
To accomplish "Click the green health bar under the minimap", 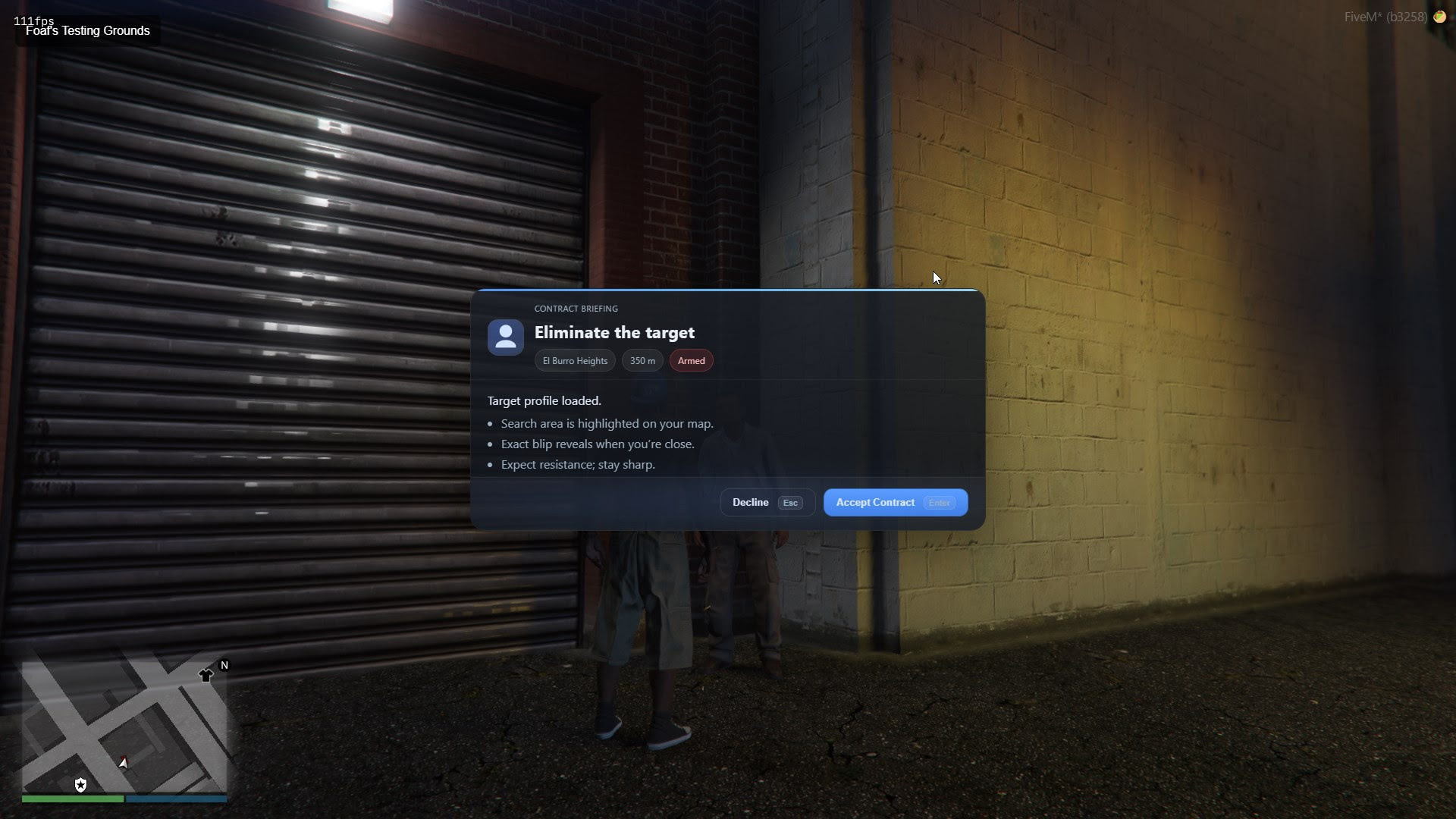I will pos(74,799).
